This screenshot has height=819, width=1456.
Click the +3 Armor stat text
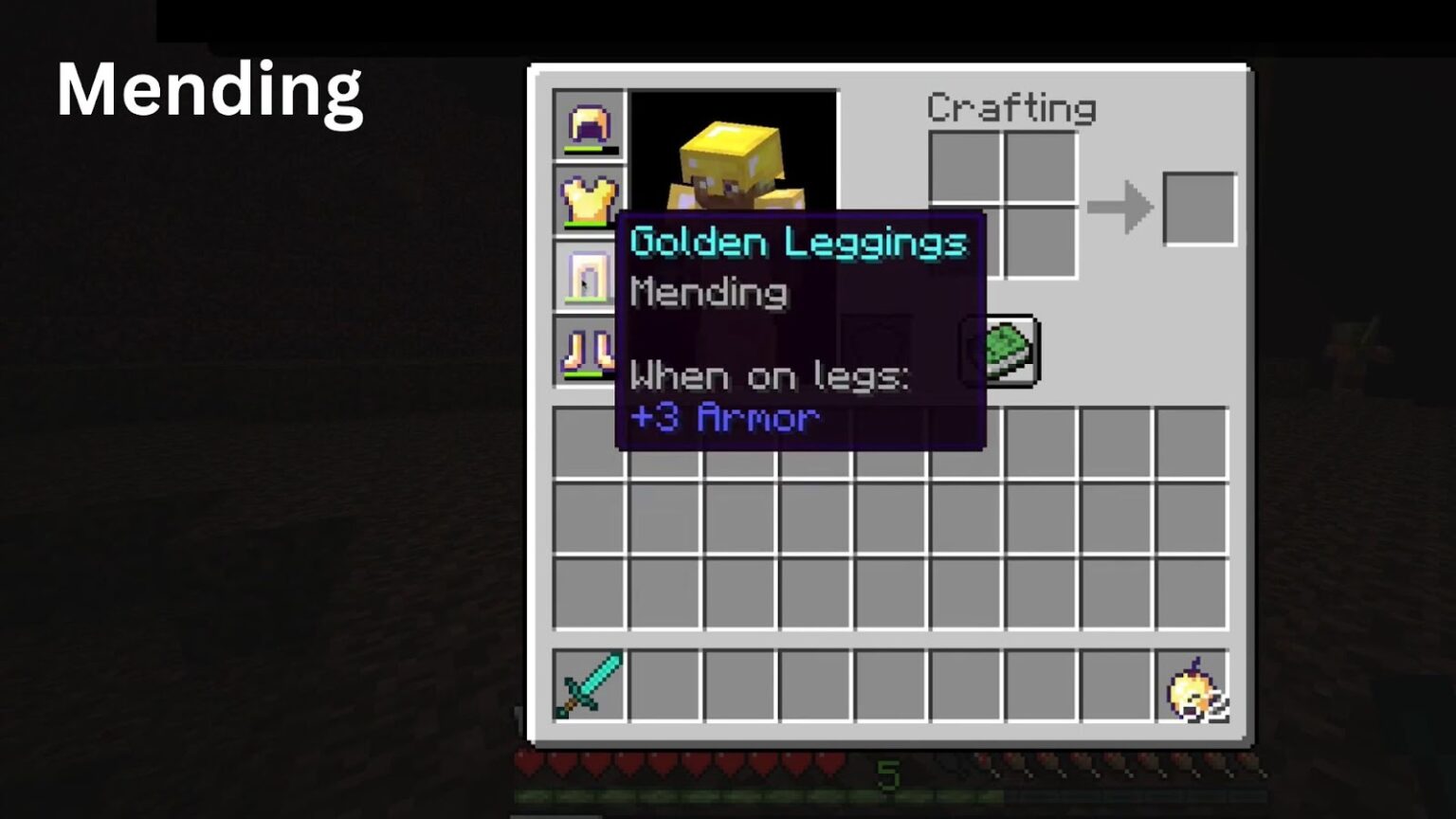[723, 417]
